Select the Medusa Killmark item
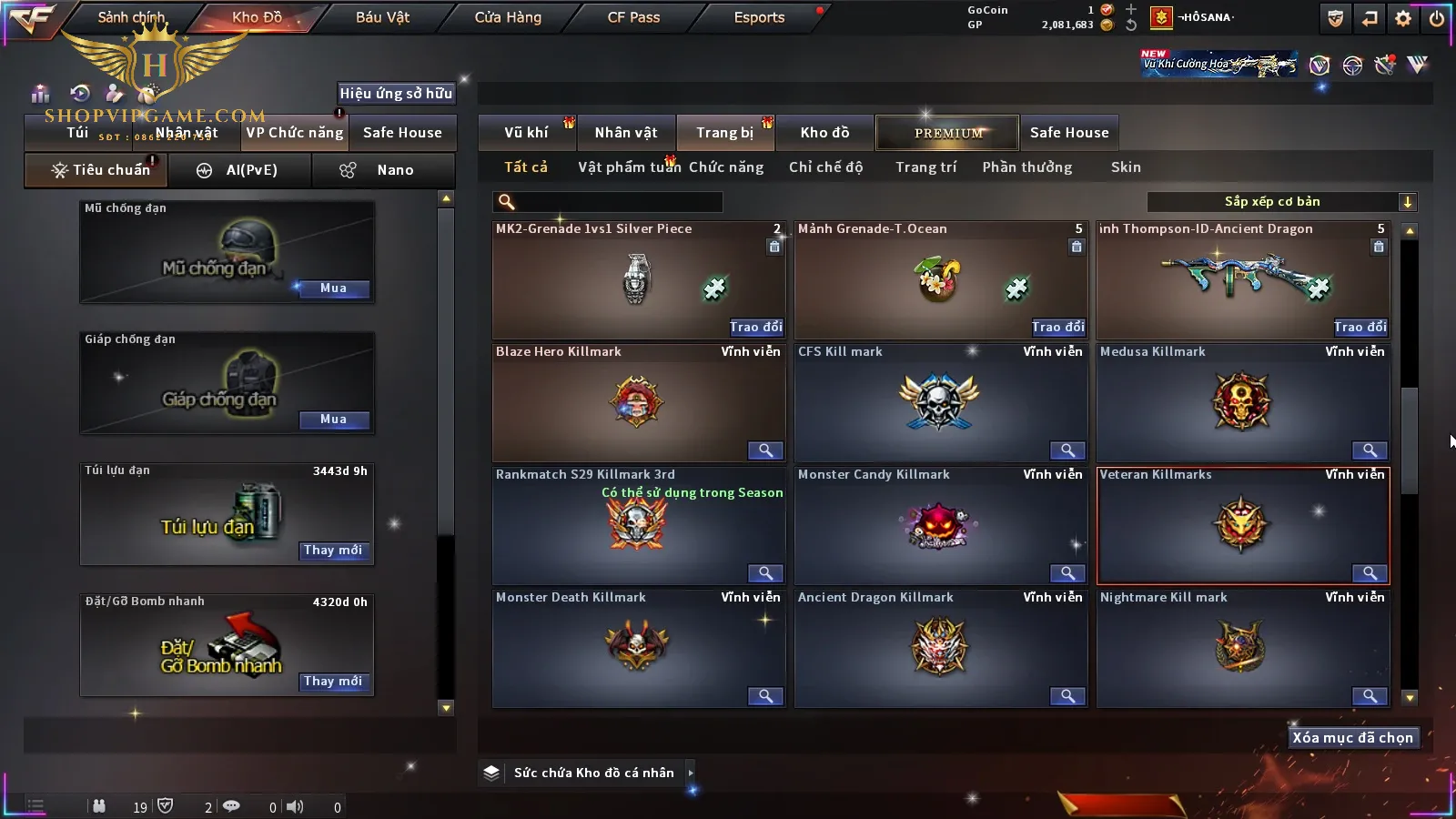The height and width of the screenshot is (819, 1456). point(1242,402)
